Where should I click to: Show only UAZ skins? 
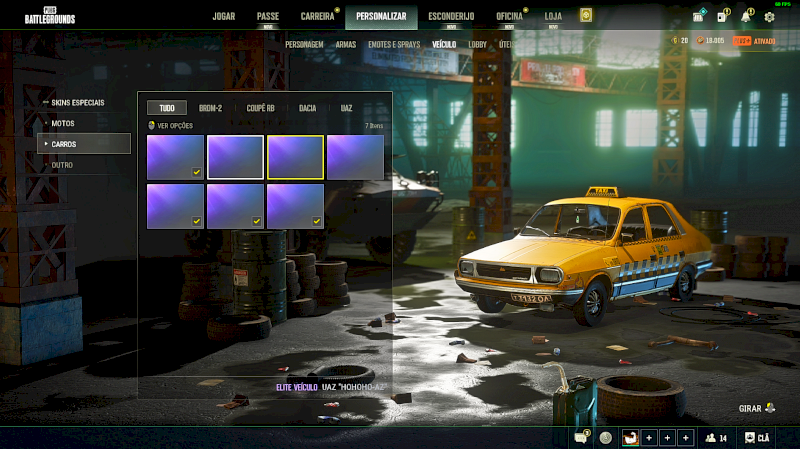point(346,108)
